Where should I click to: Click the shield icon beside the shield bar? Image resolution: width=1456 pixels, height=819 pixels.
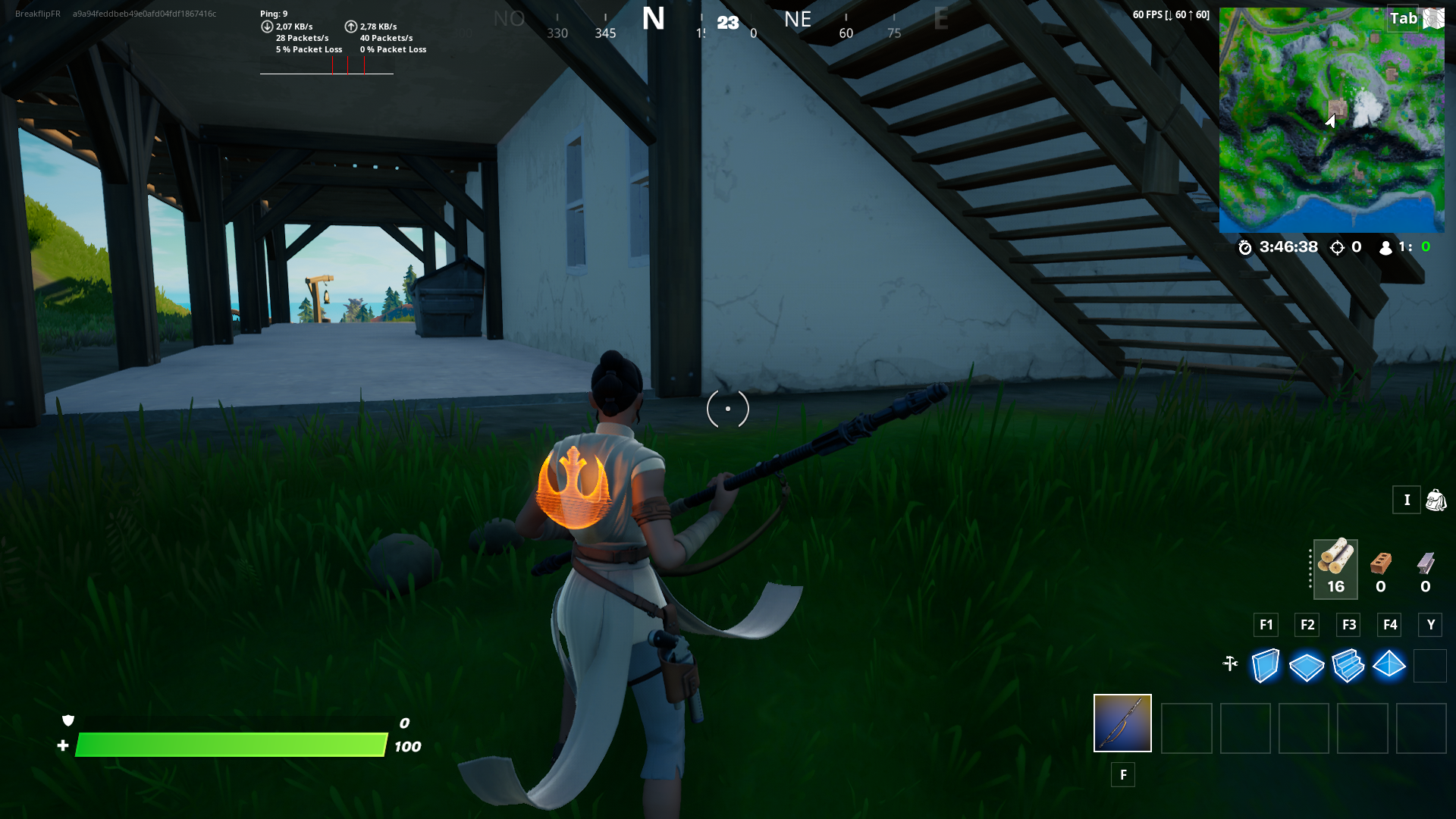[x=67, y=720]
